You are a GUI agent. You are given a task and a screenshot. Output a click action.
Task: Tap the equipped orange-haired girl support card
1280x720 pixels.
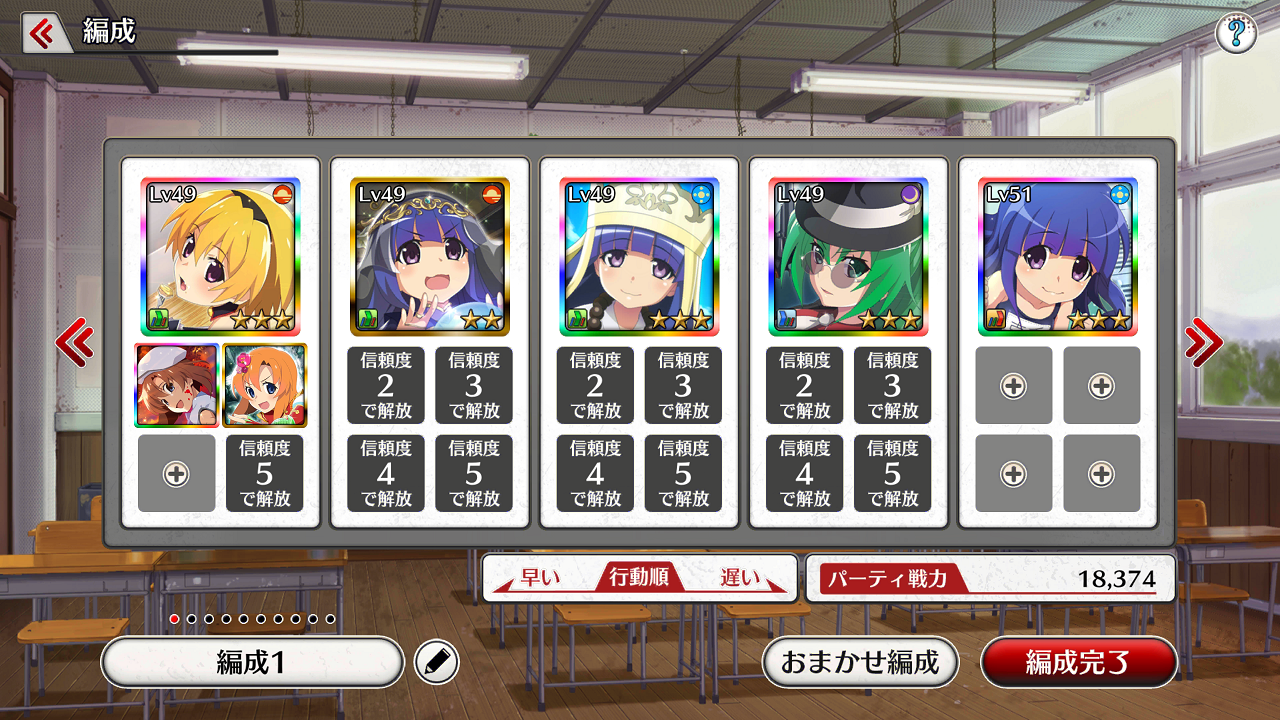(265, 385)
